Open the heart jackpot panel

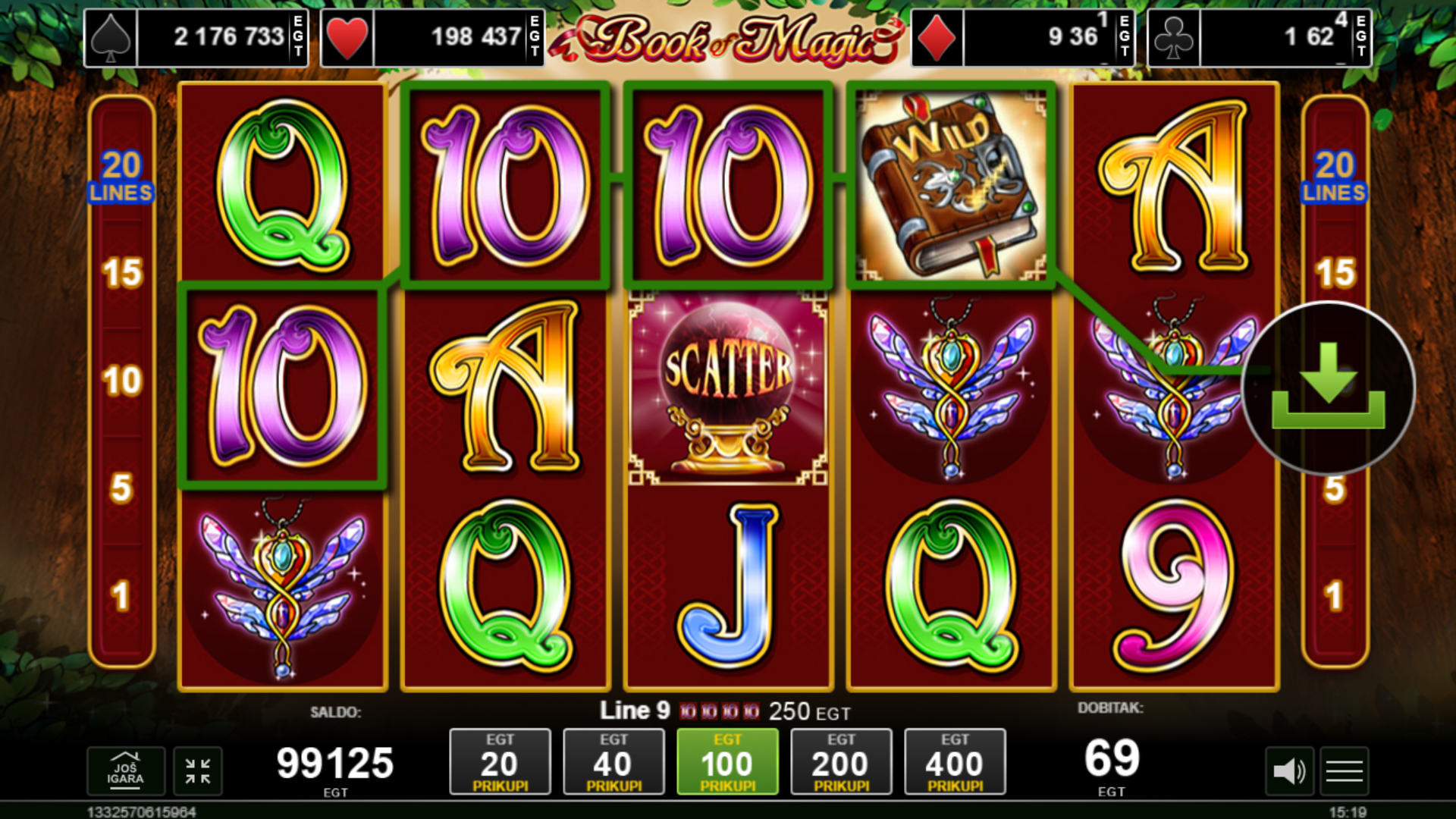pyautogui.click(x=432, y=37)
